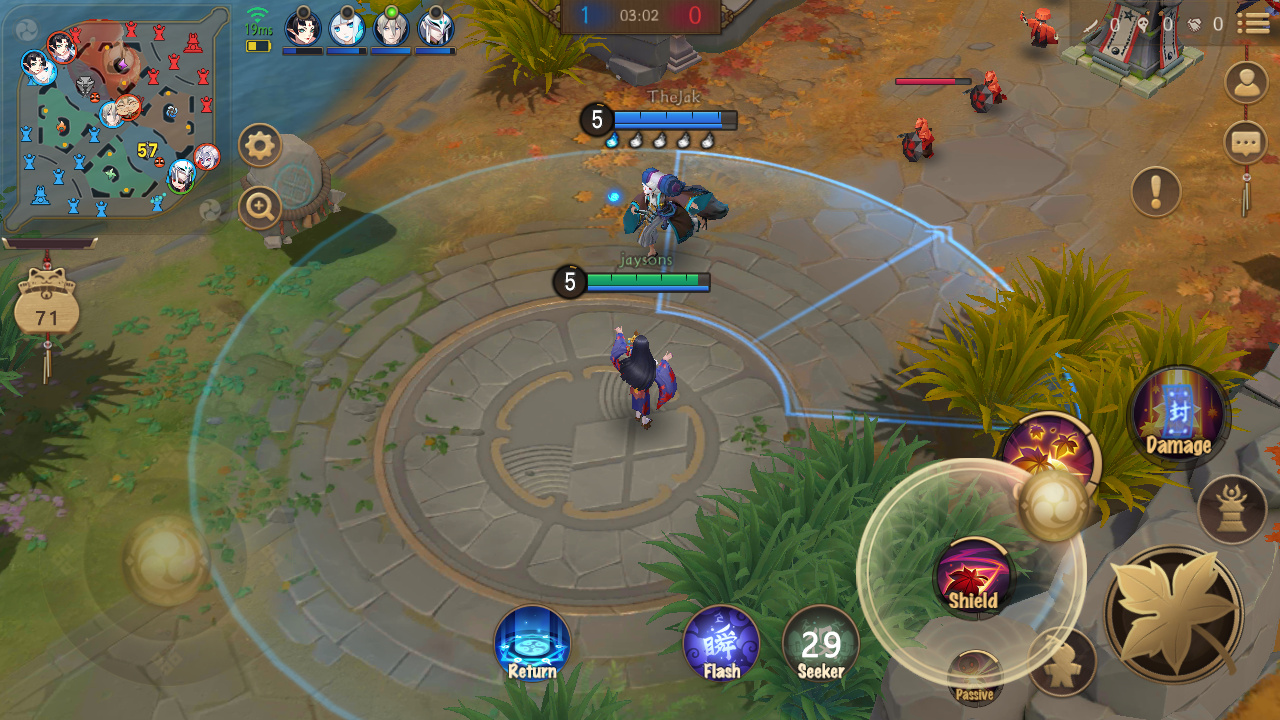The image size is (1280, 720).
Task: Activate the Shield ability
Action: click(x=974, y=577)
